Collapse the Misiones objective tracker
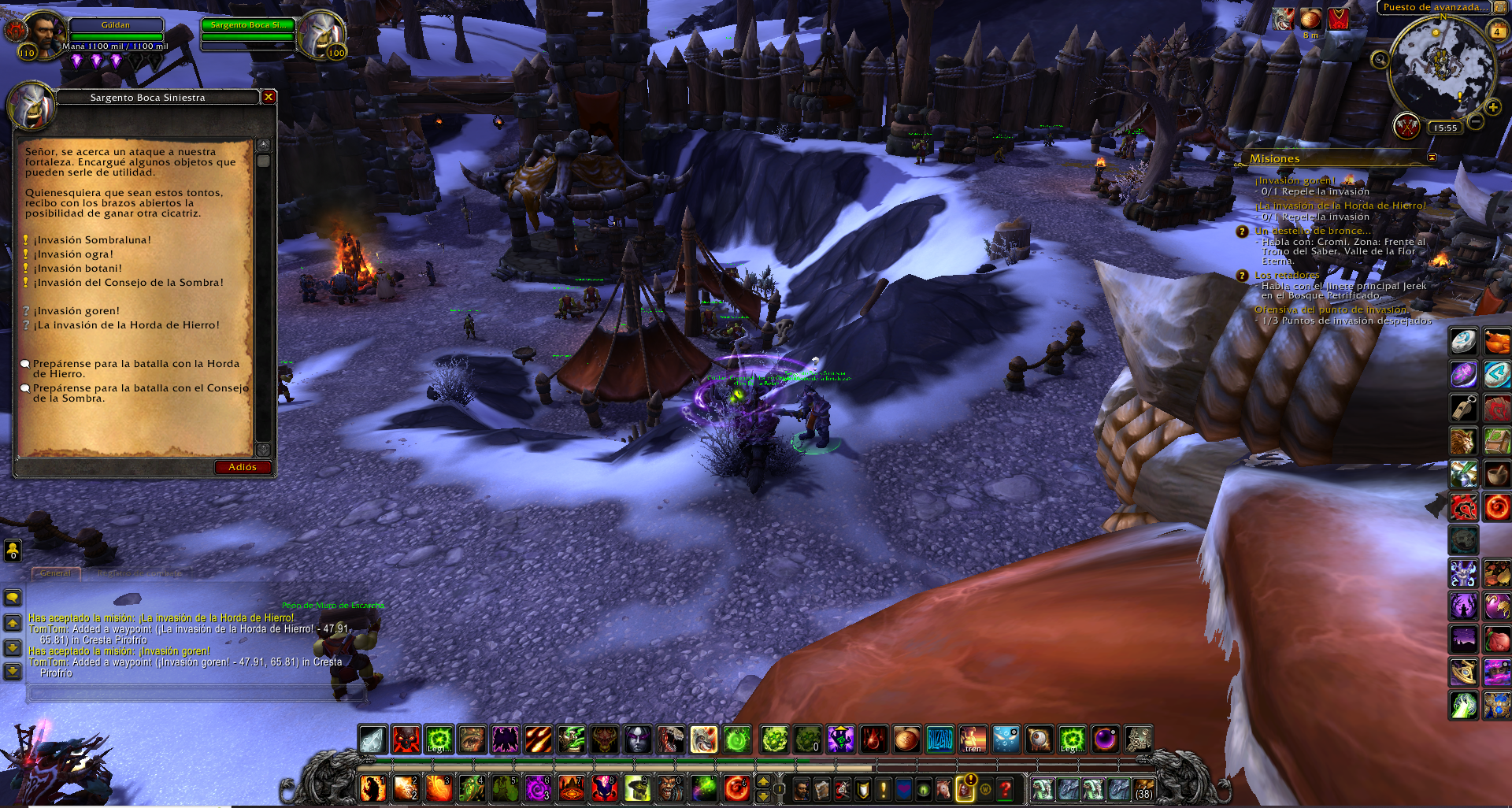 pos(1432,158)
